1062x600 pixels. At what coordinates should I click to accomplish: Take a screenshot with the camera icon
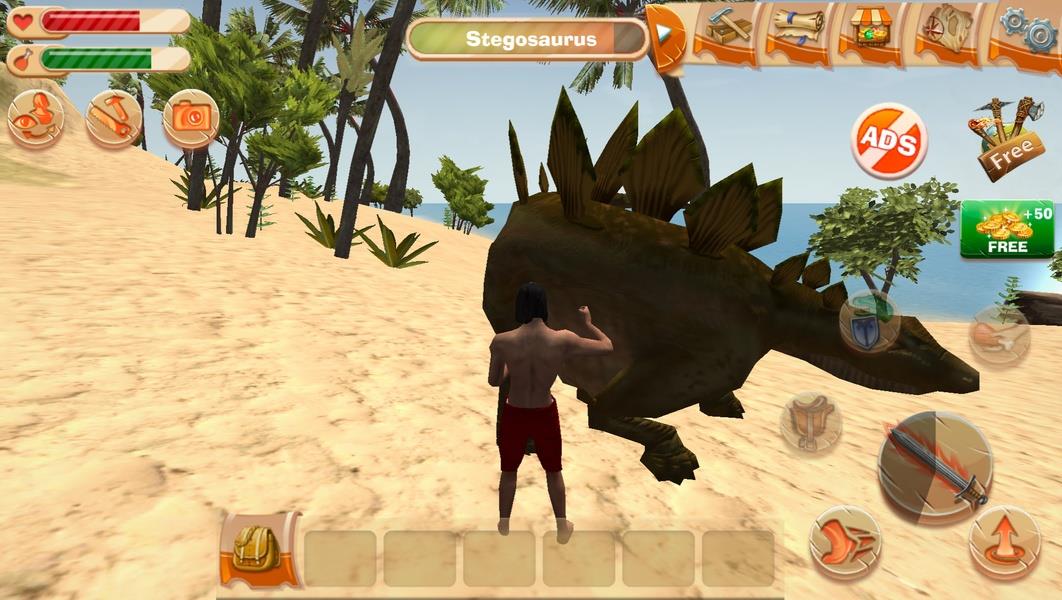point(191,118)
